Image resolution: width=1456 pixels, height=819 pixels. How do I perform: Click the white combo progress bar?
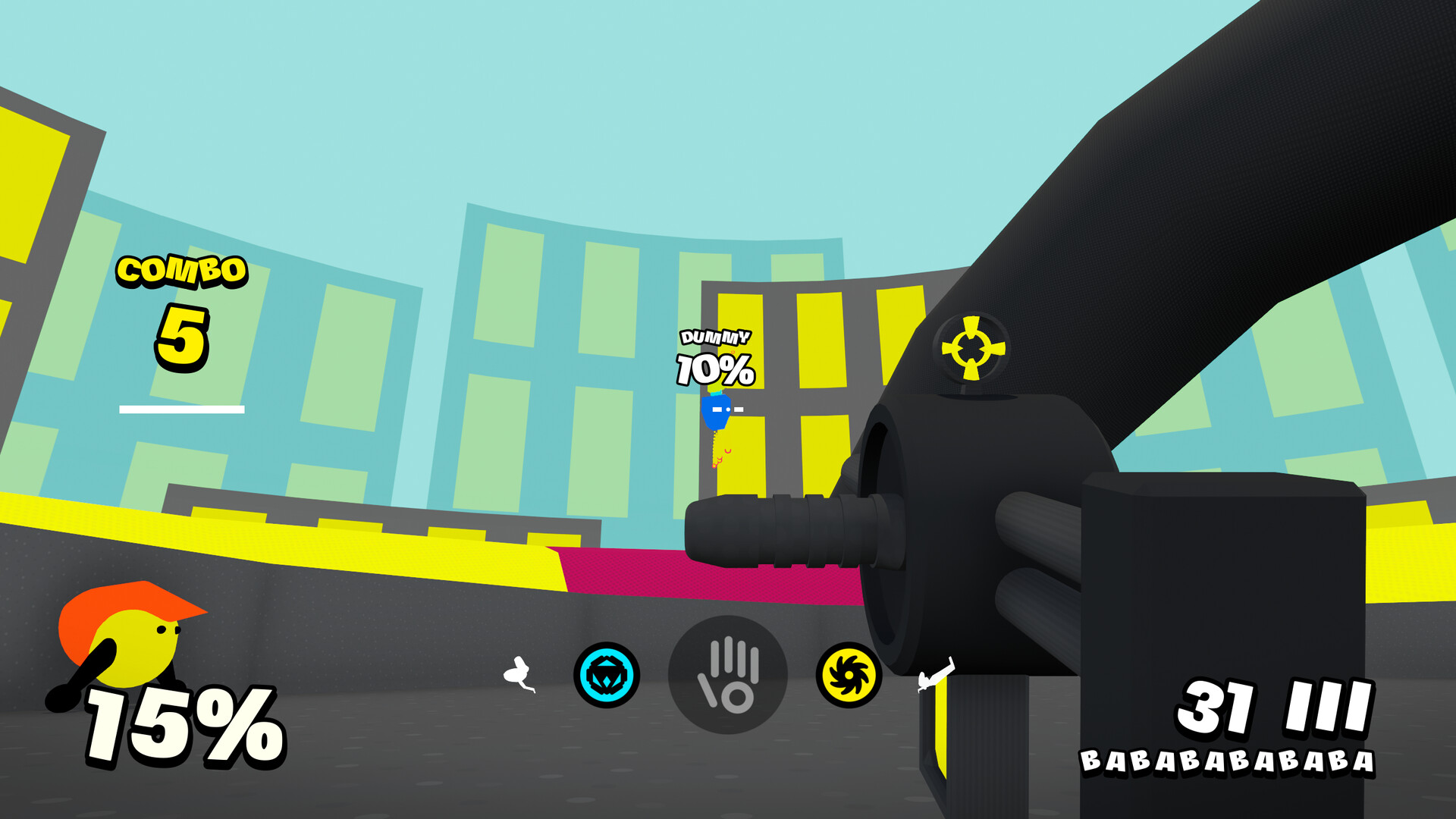point(180,409)
